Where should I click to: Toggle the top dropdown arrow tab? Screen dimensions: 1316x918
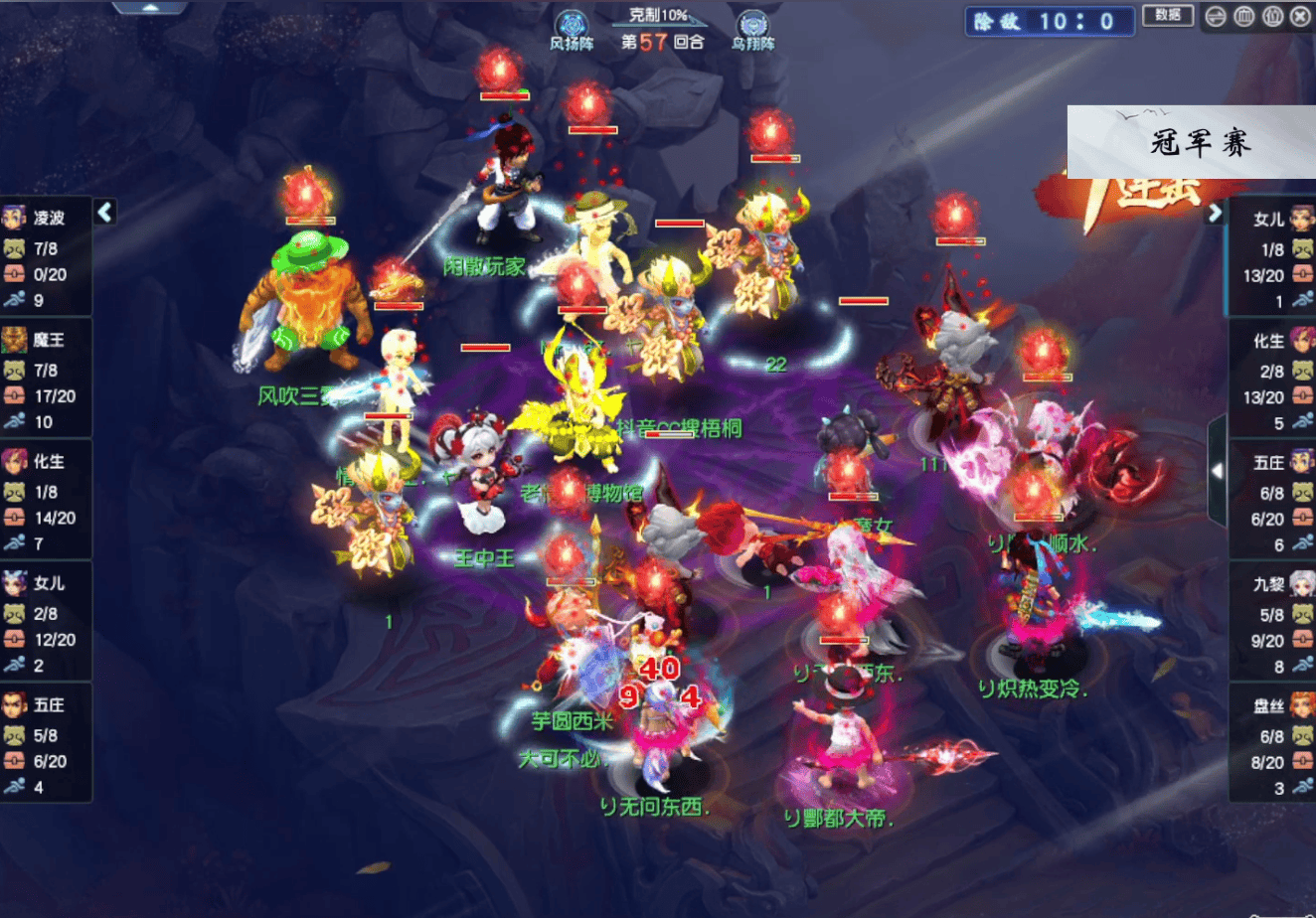click(150, 7)
